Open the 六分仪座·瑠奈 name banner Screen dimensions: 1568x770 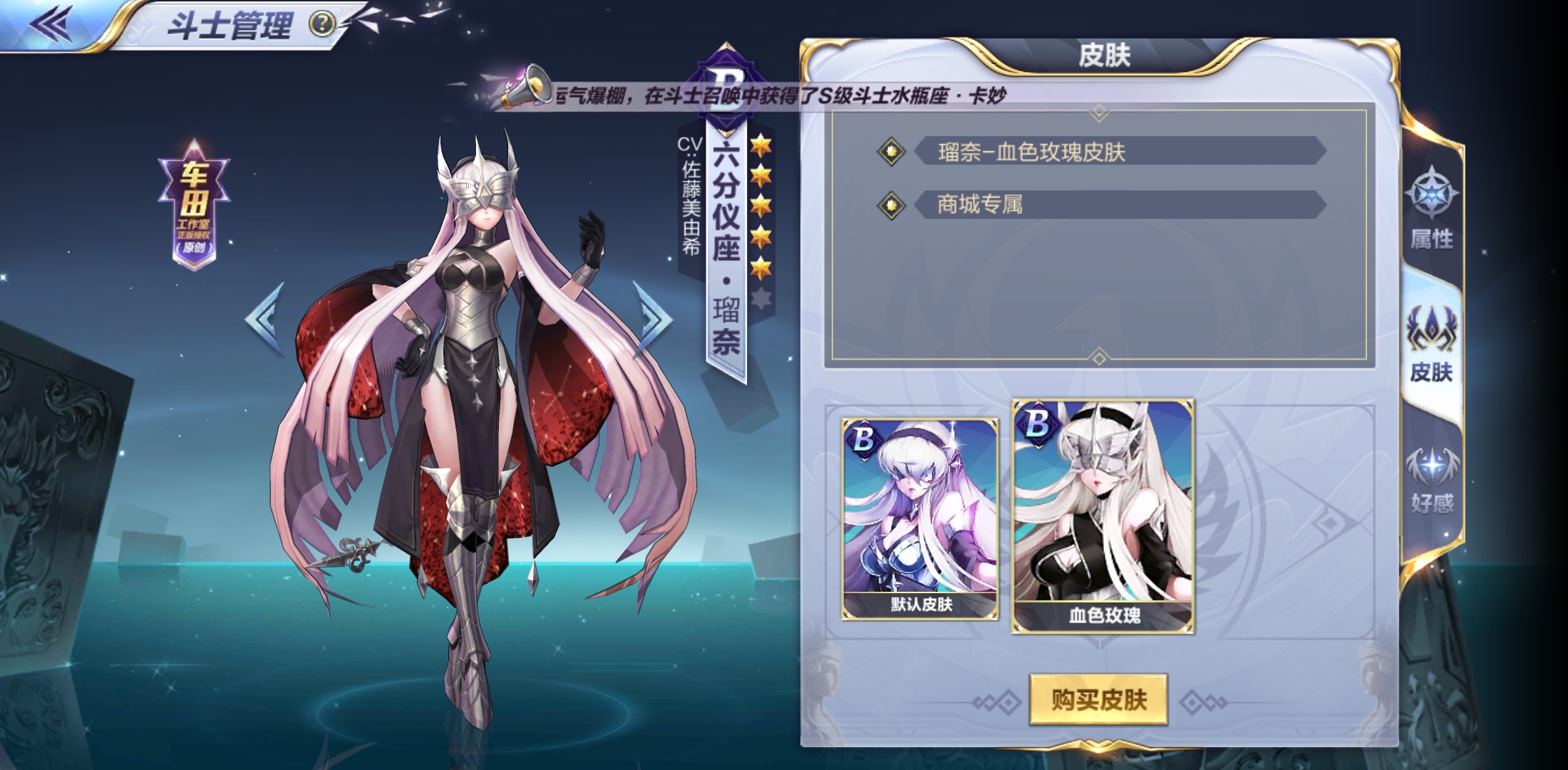725,250
